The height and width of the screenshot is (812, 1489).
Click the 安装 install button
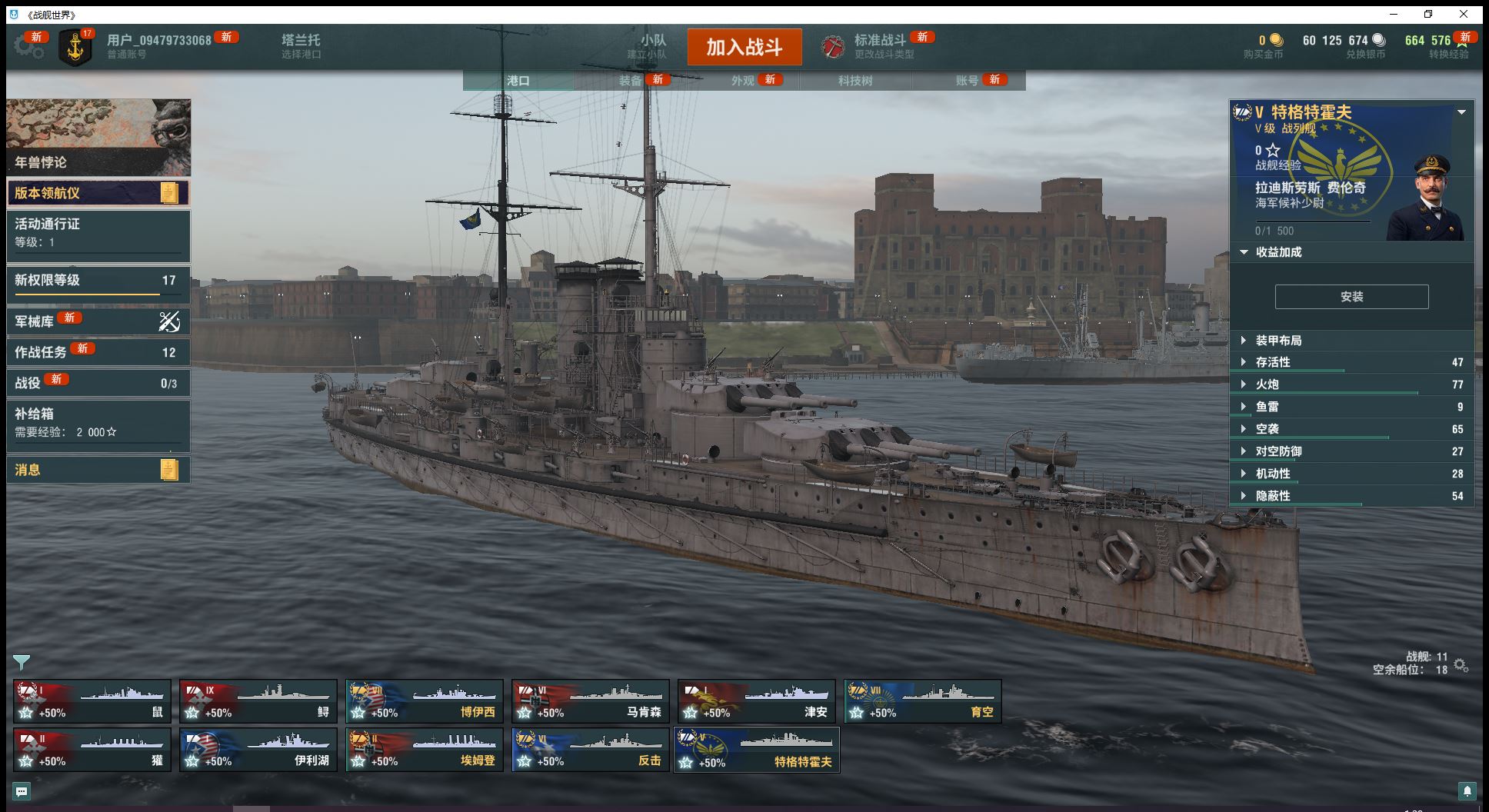click(x=1351, y=297)
